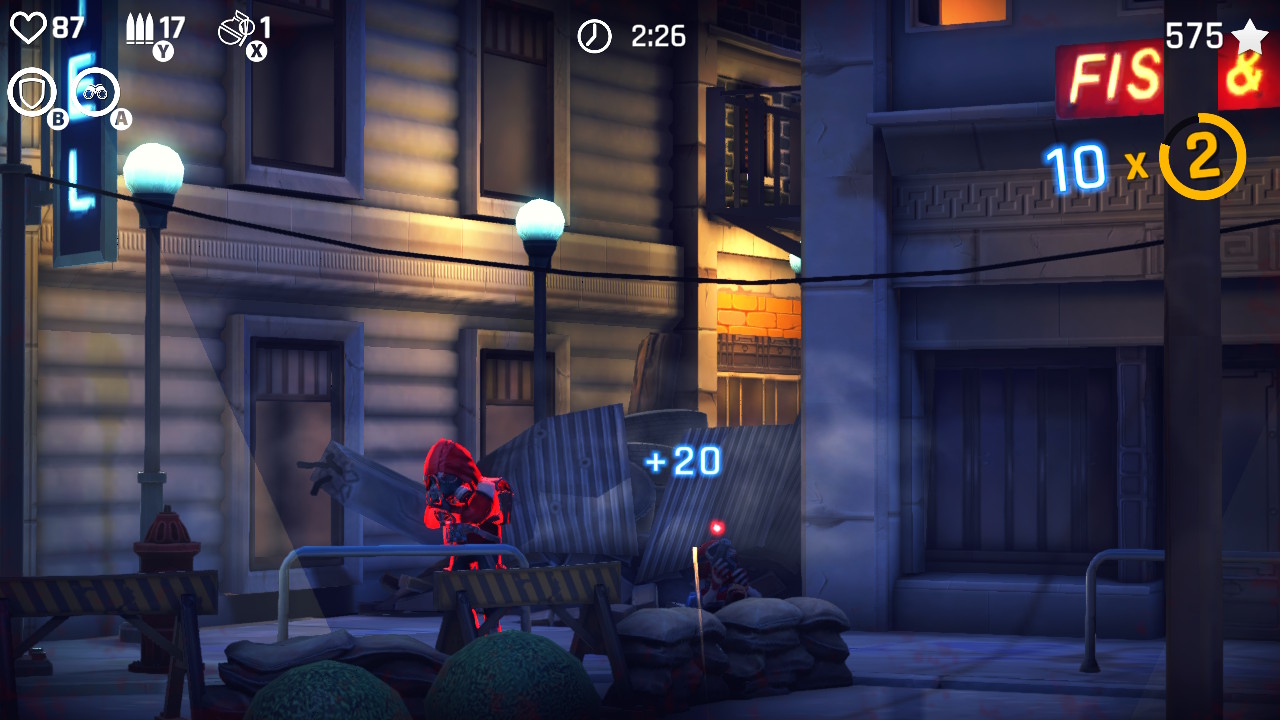Toggle the shield ability mapped to B
The width and height of the screenshot is (1280, 720).
(x=32, y=88)
